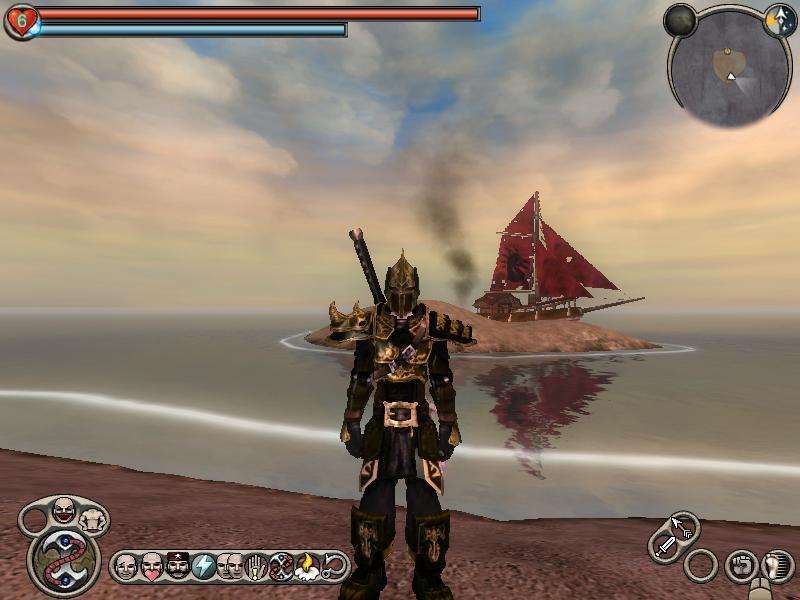Use the laughing face expression

[x=63, y=512]
